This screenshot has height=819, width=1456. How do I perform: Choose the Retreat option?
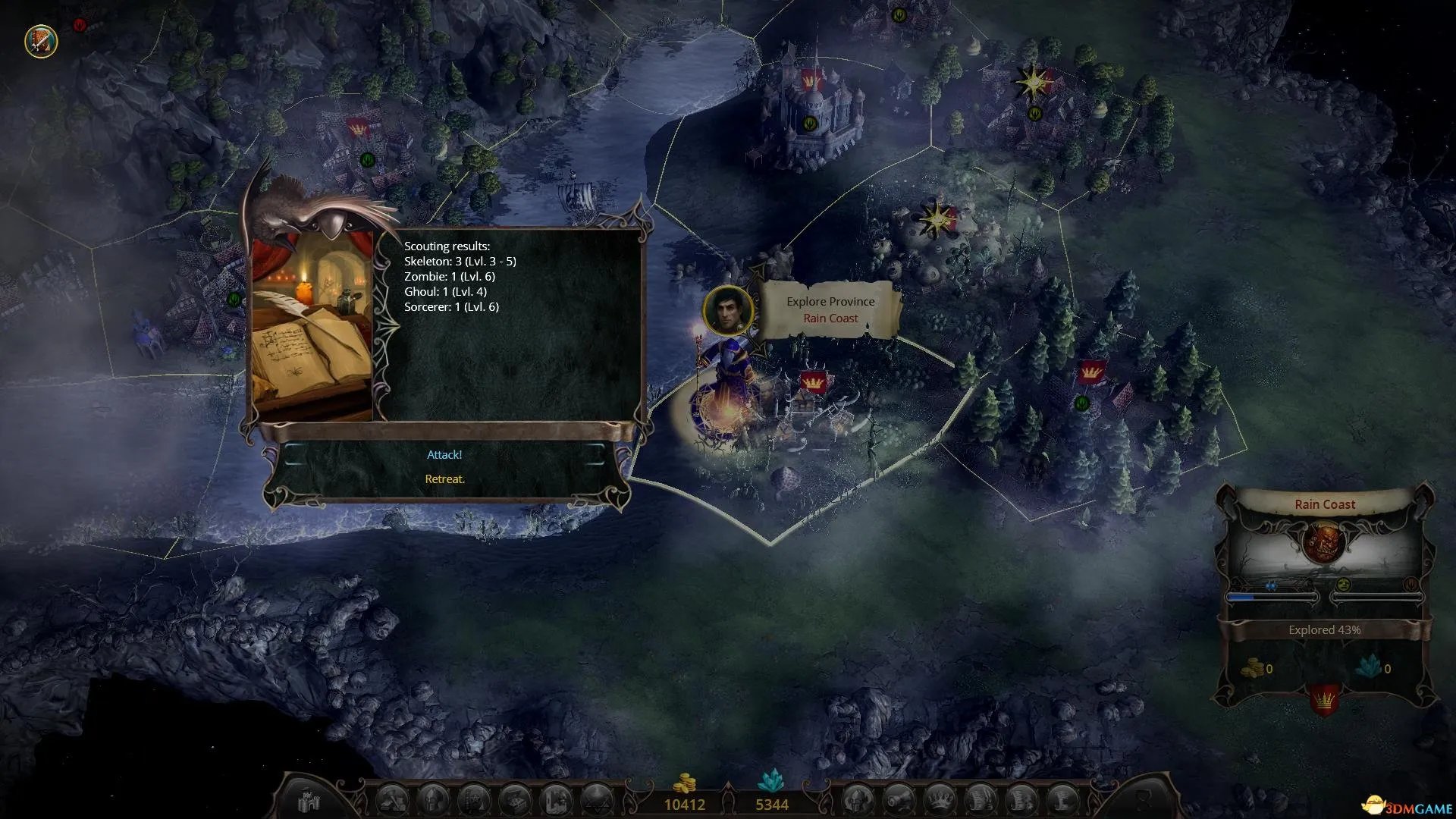coord(444,479)
